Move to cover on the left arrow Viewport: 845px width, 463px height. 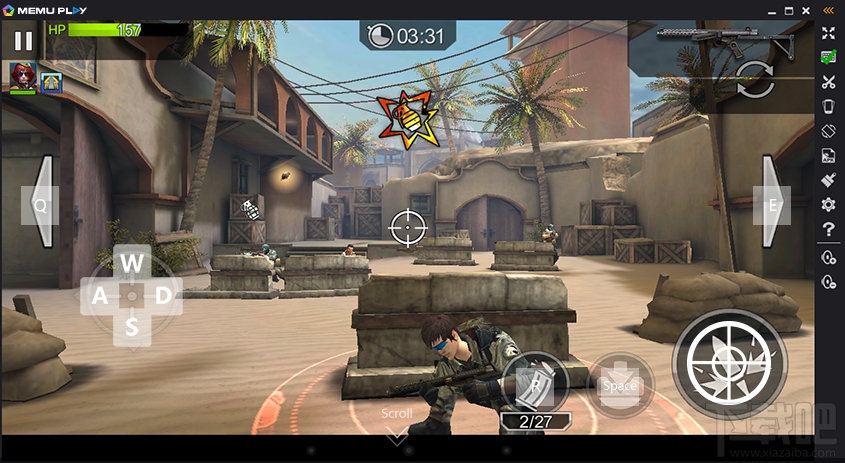42,203
